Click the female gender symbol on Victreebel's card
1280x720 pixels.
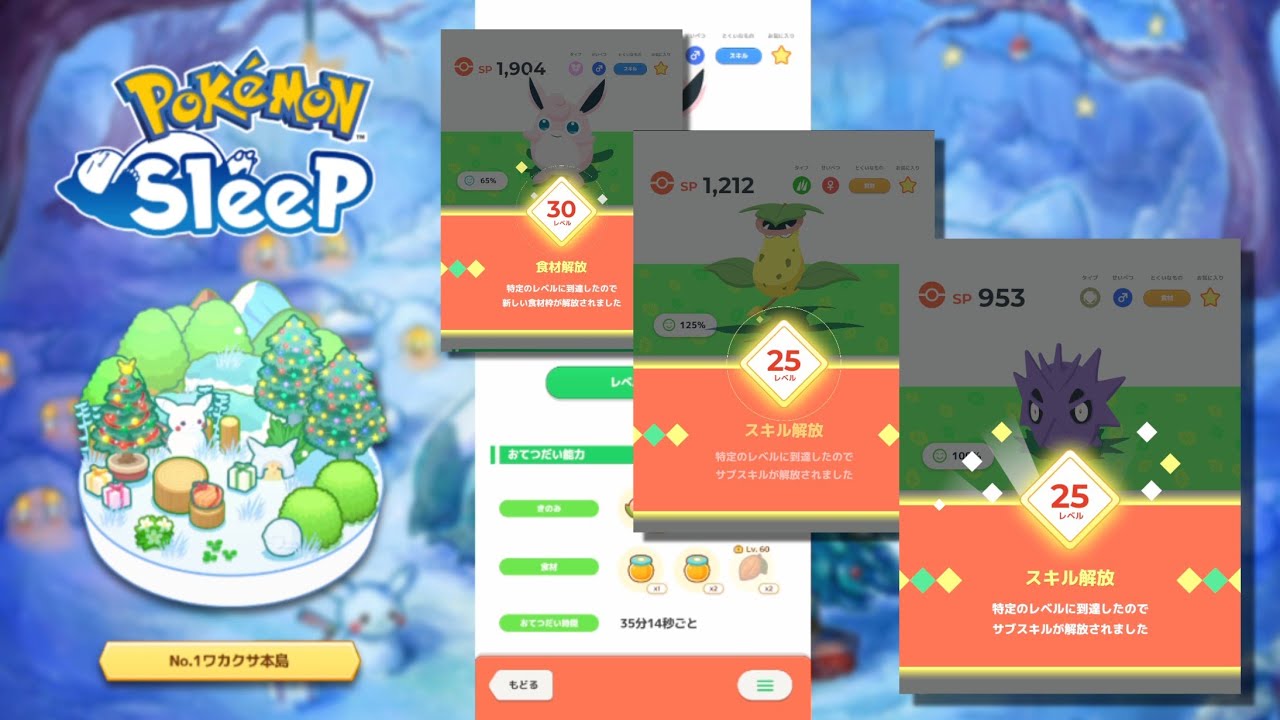point(829,185)
